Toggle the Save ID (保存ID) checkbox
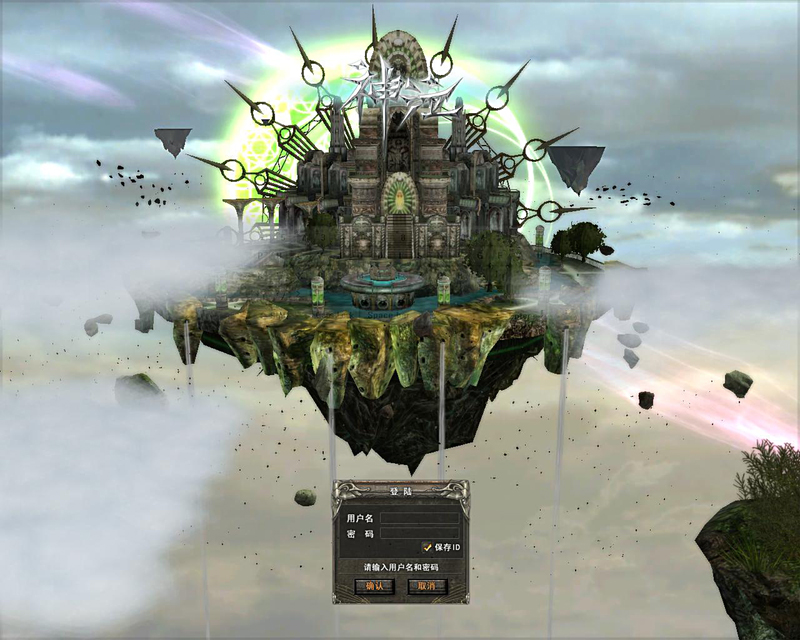Viewport: 800px width, 640px height. 427,548
